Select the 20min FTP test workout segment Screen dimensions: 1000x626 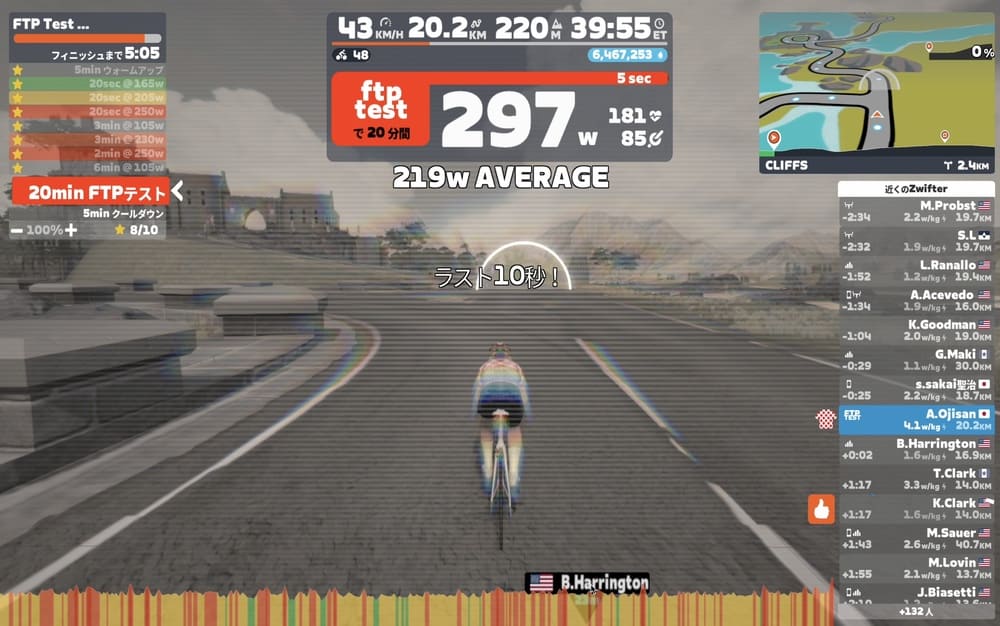tap(88, 192)
